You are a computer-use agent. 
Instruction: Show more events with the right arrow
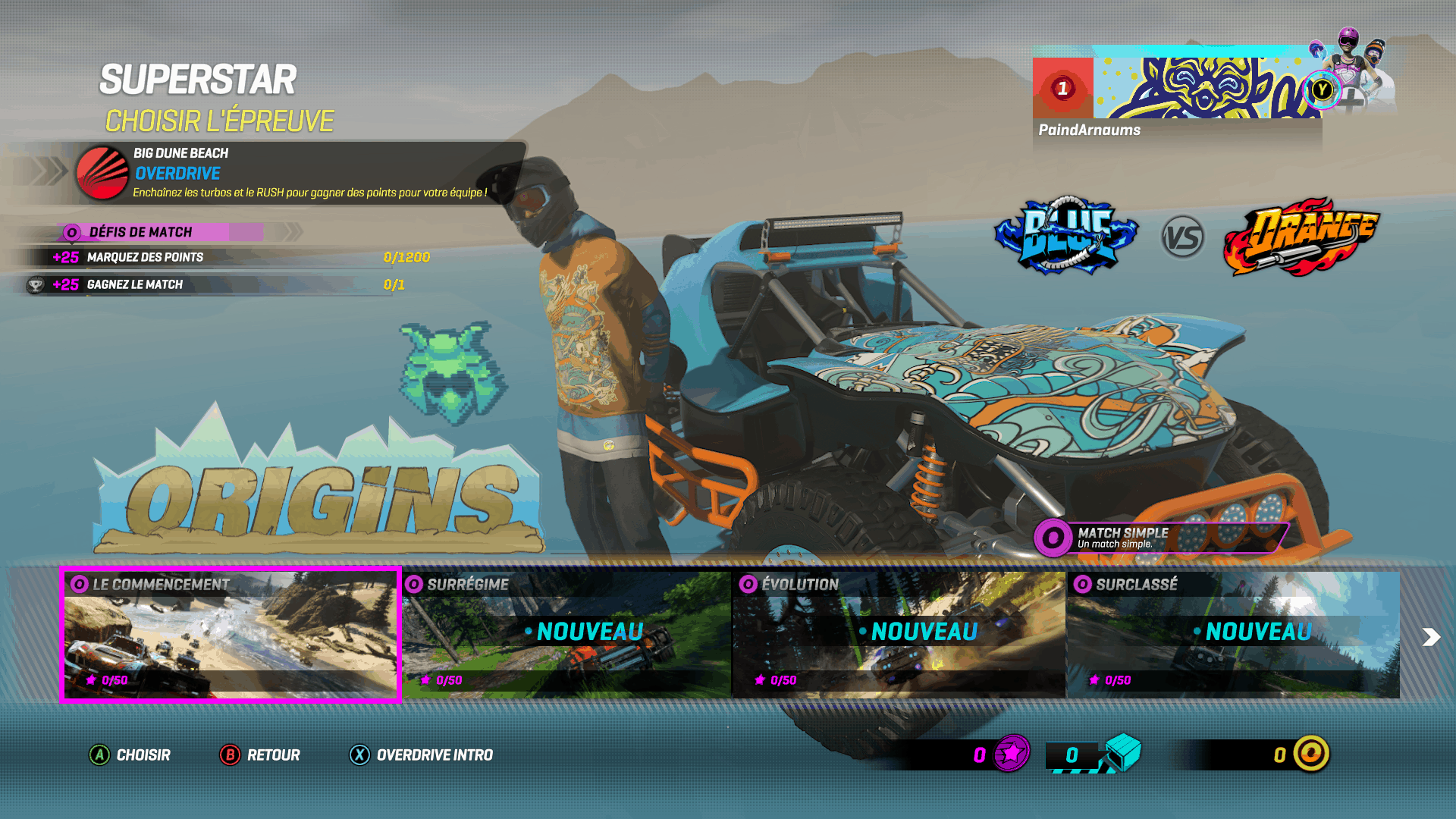click(x=1430, y=637)
